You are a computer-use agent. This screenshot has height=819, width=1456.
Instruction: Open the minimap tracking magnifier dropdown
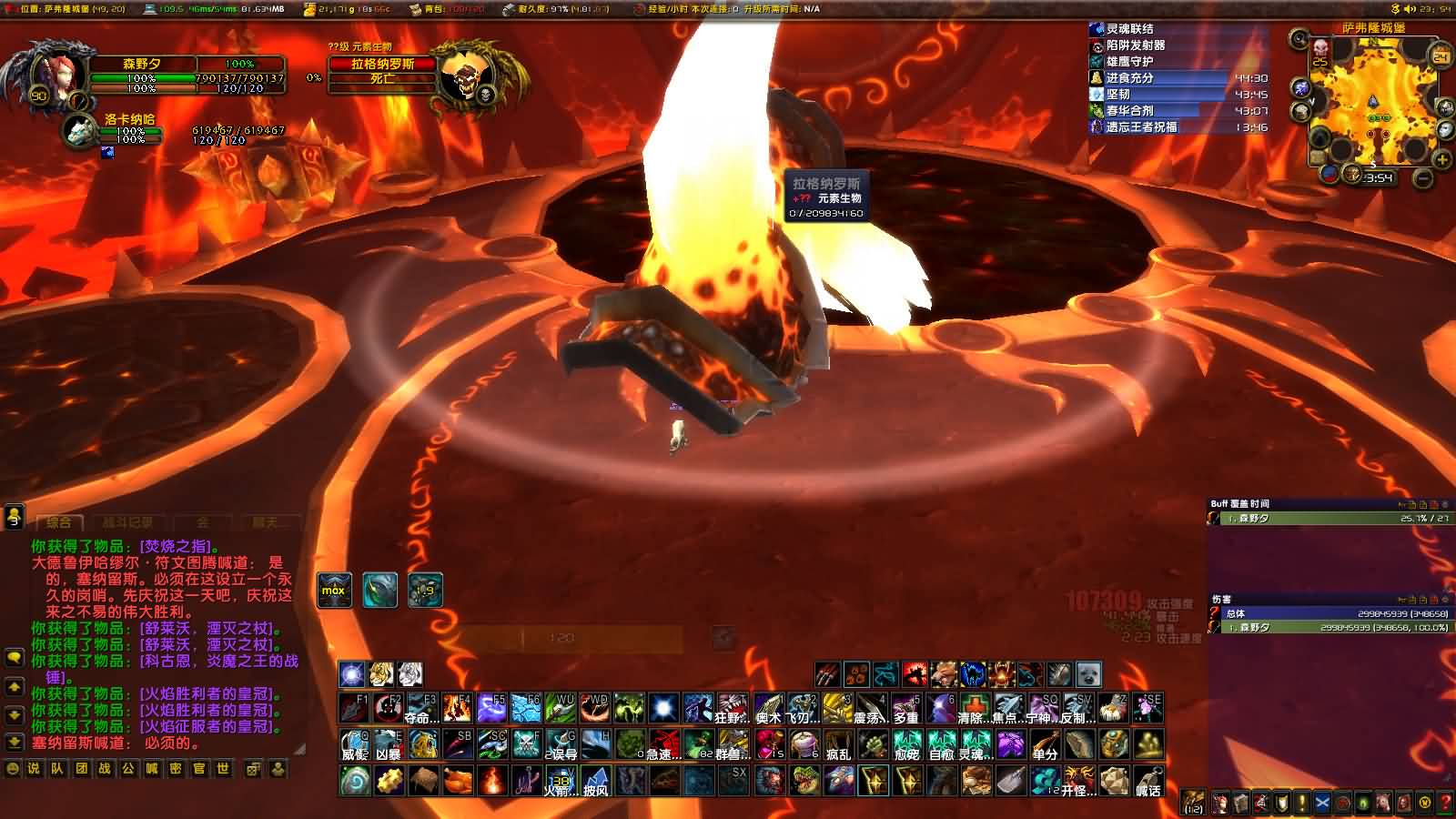pyautogui.click(x=1299, y=38)
